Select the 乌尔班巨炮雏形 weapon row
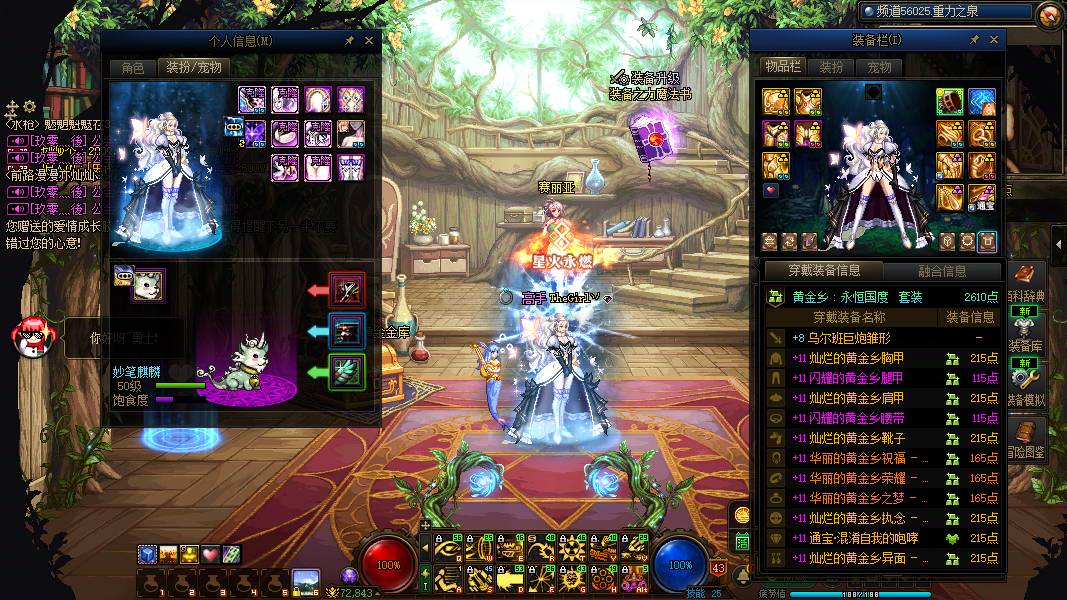Screen dimensions: 1067x600 [x=850, y=338]
